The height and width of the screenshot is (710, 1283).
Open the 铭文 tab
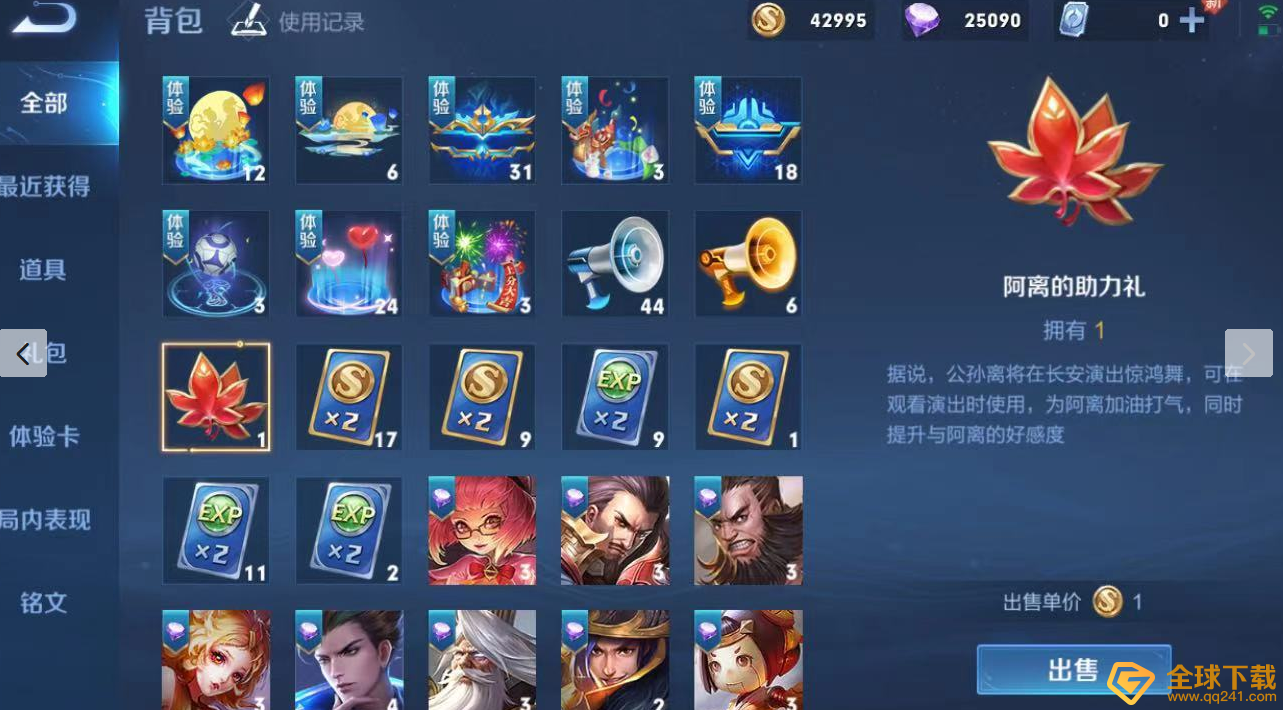coord(44,602)
